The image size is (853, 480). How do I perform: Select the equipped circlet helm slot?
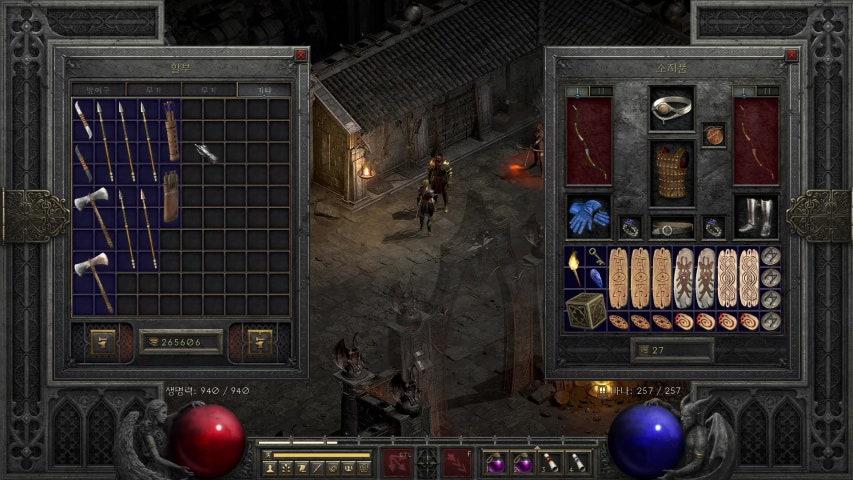[671, 108]
